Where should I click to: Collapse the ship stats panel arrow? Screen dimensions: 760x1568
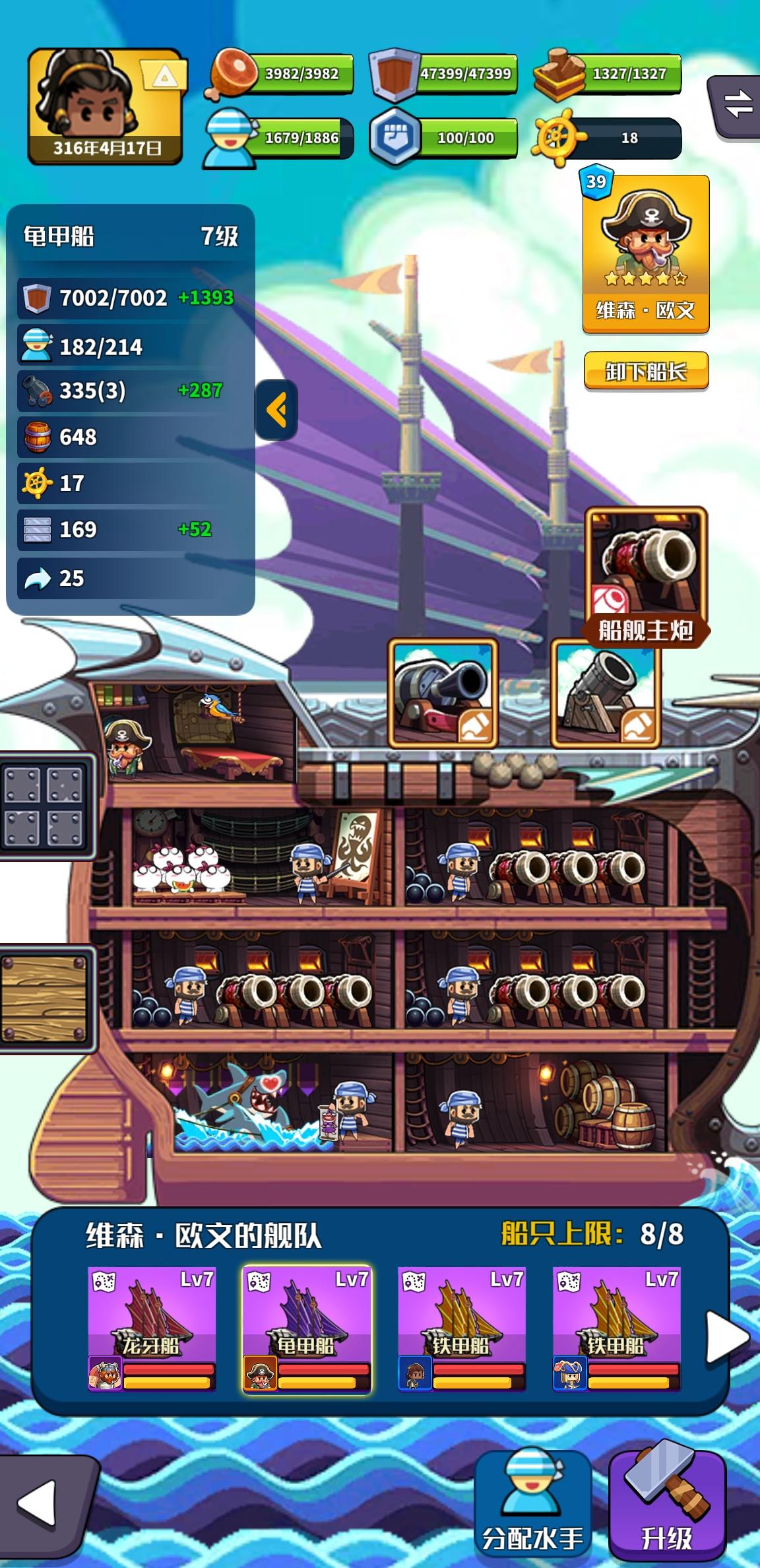pyautogui.click(x=276, y=410)
